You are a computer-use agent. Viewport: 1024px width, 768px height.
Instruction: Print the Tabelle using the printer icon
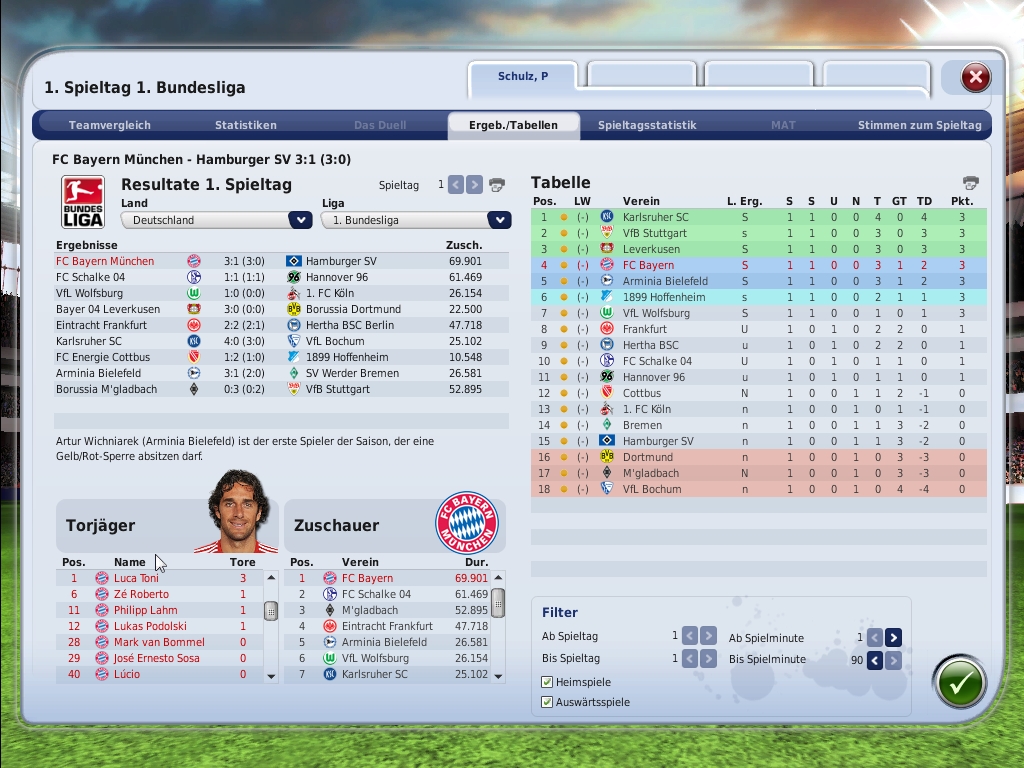pos(970,183)
